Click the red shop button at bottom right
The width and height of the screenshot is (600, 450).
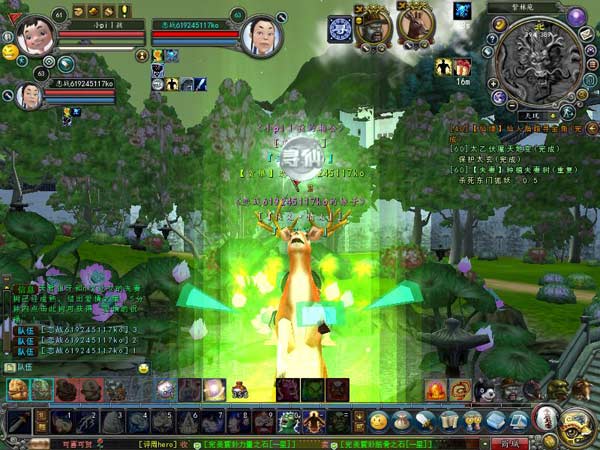point(513,442)
